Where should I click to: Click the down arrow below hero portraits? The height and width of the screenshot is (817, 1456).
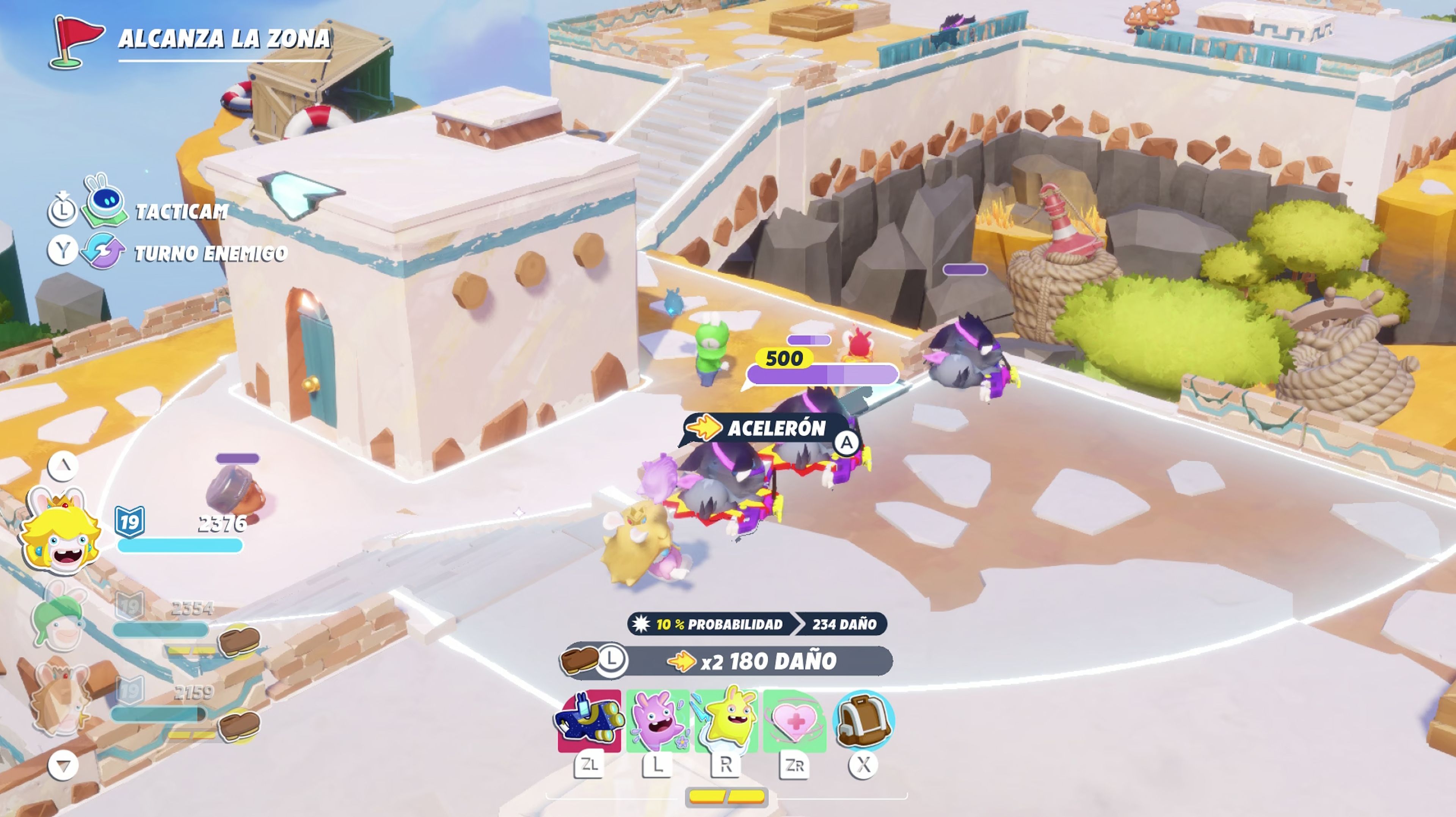pyautogui.click(x=63, y=765)
